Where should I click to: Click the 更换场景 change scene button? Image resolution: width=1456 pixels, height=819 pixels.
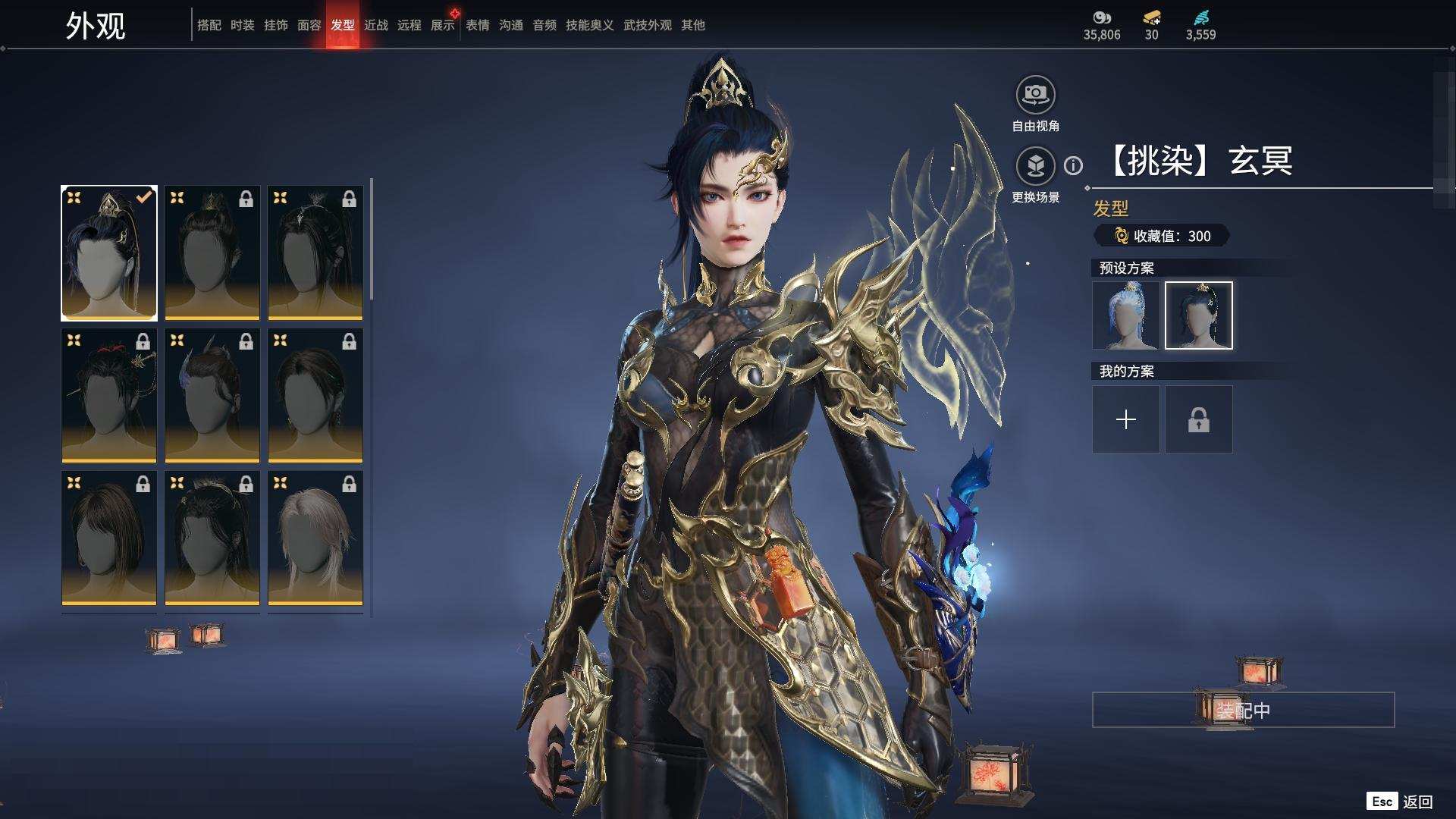click(1035, 166)
